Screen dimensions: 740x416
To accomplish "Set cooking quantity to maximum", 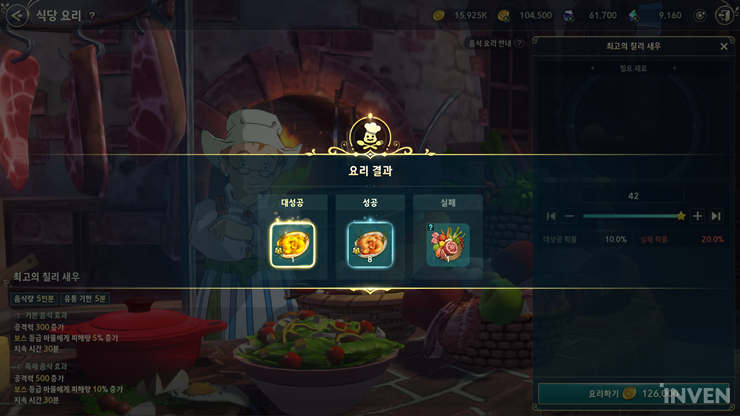I will 716,216.
